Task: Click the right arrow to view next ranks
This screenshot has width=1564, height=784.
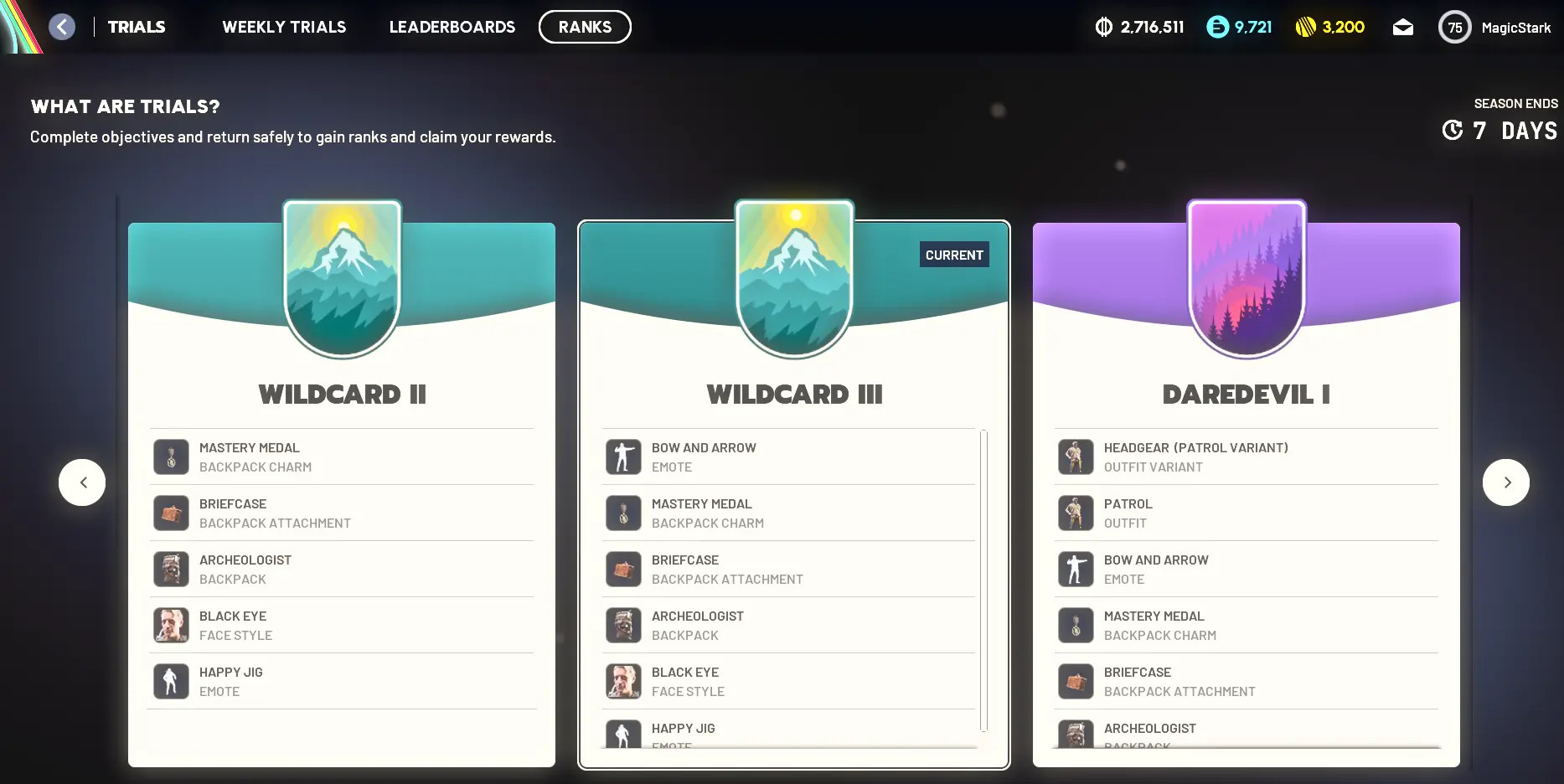Action: click(x=1506, y=482)
